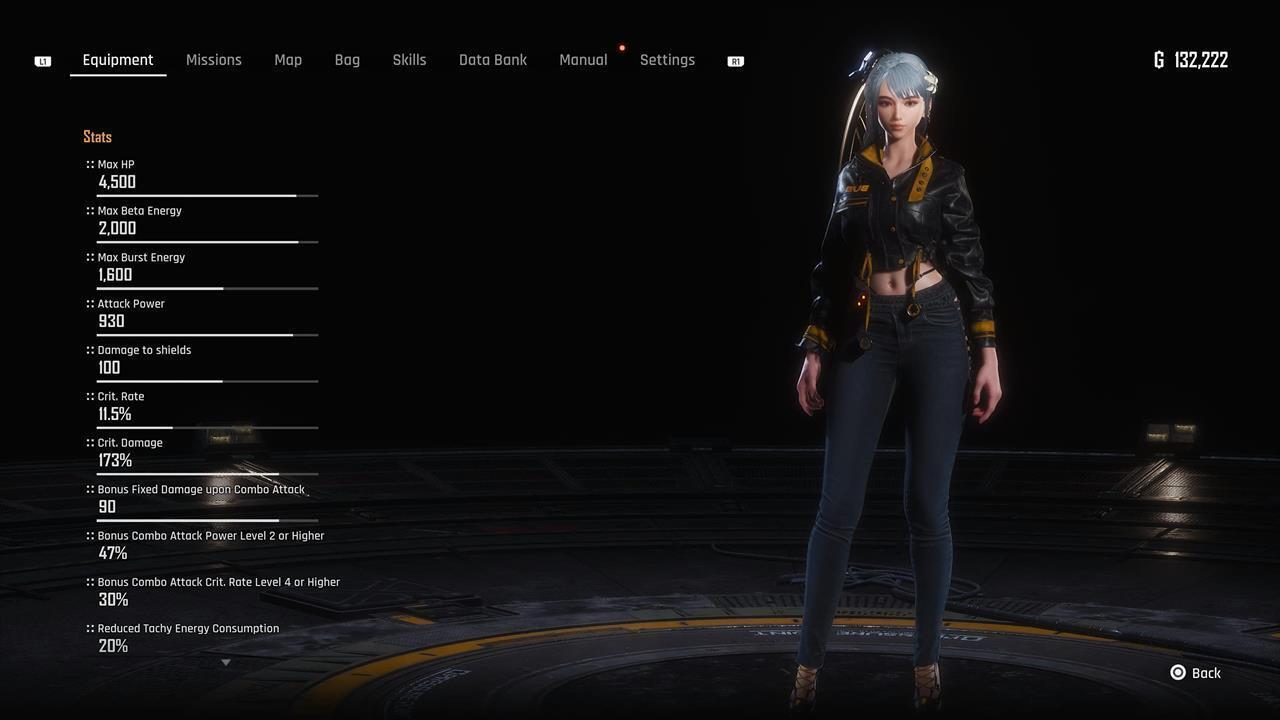The image size is (1280, 720).
Task: Open the Map tab
Action: coord(288,60)
